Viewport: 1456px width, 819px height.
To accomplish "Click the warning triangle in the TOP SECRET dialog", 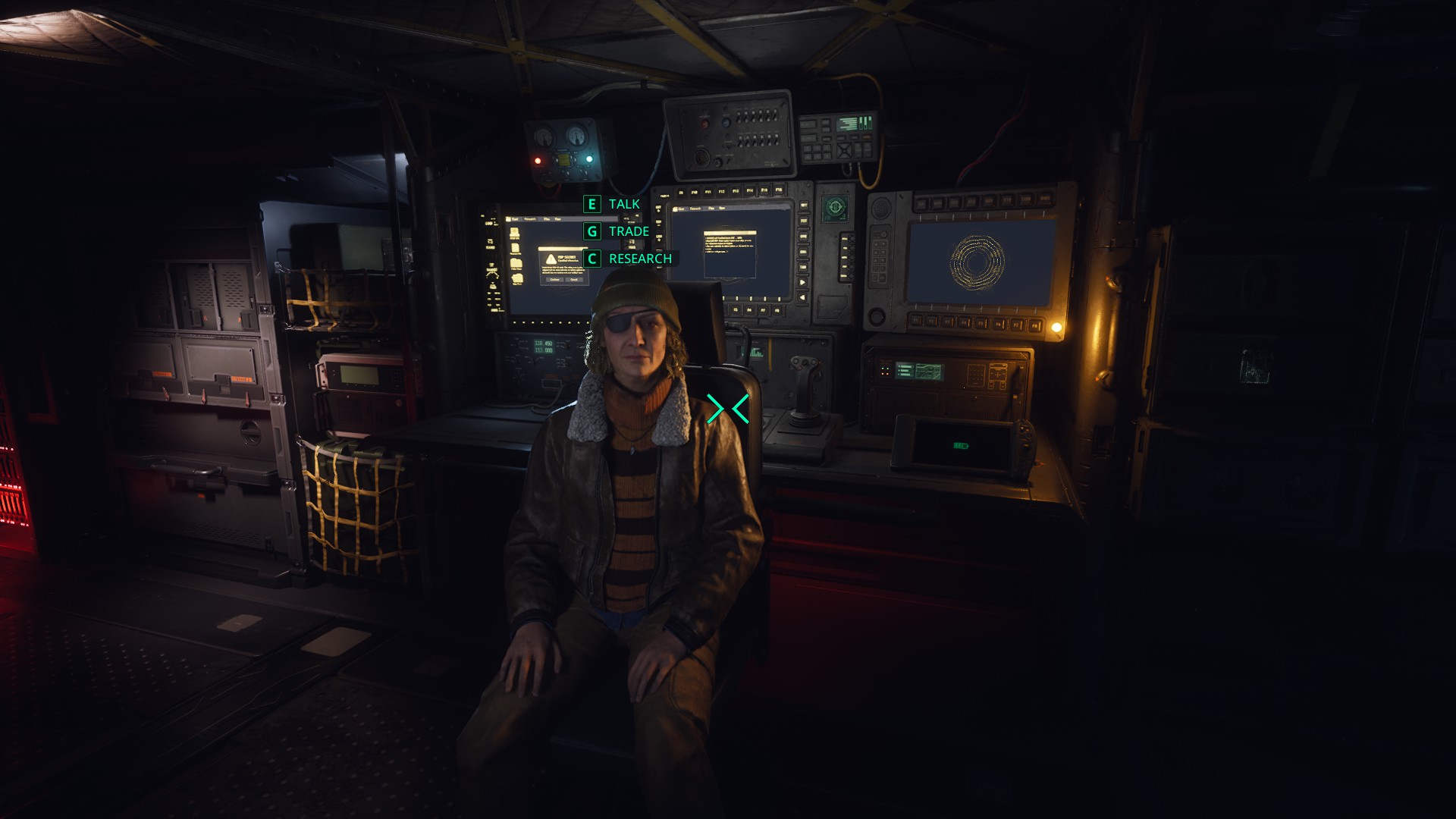I will point(551,260).
